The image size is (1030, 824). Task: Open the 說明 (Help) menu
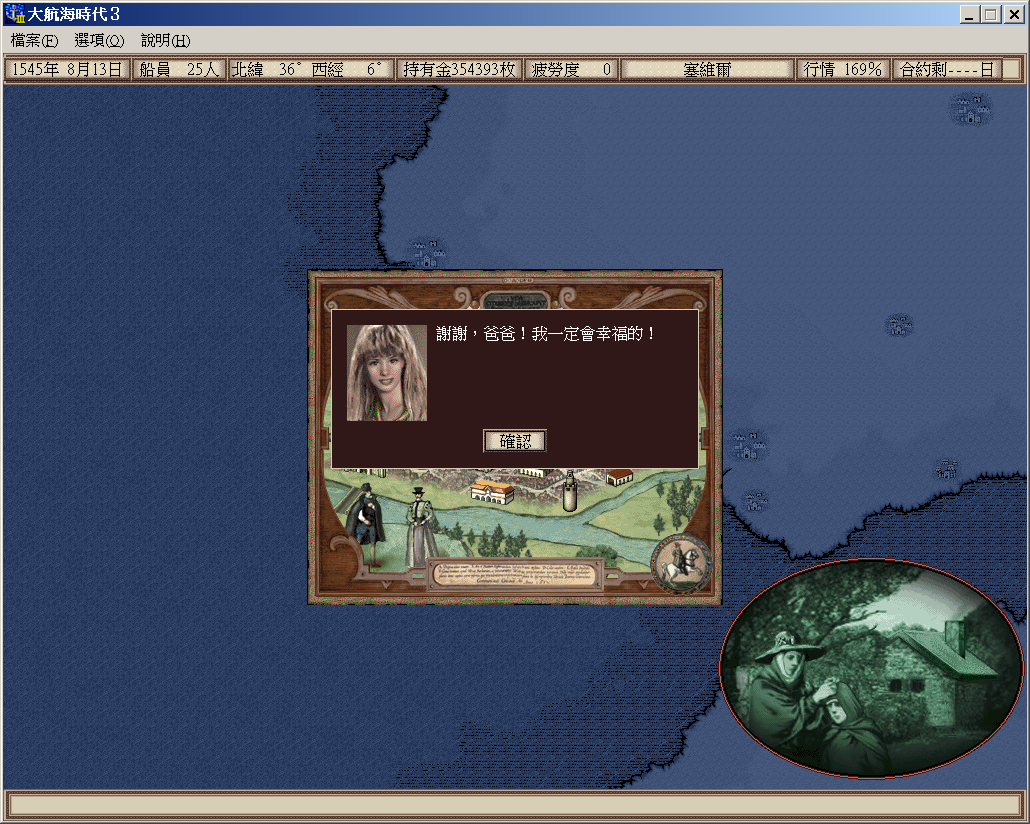(165, 41)
